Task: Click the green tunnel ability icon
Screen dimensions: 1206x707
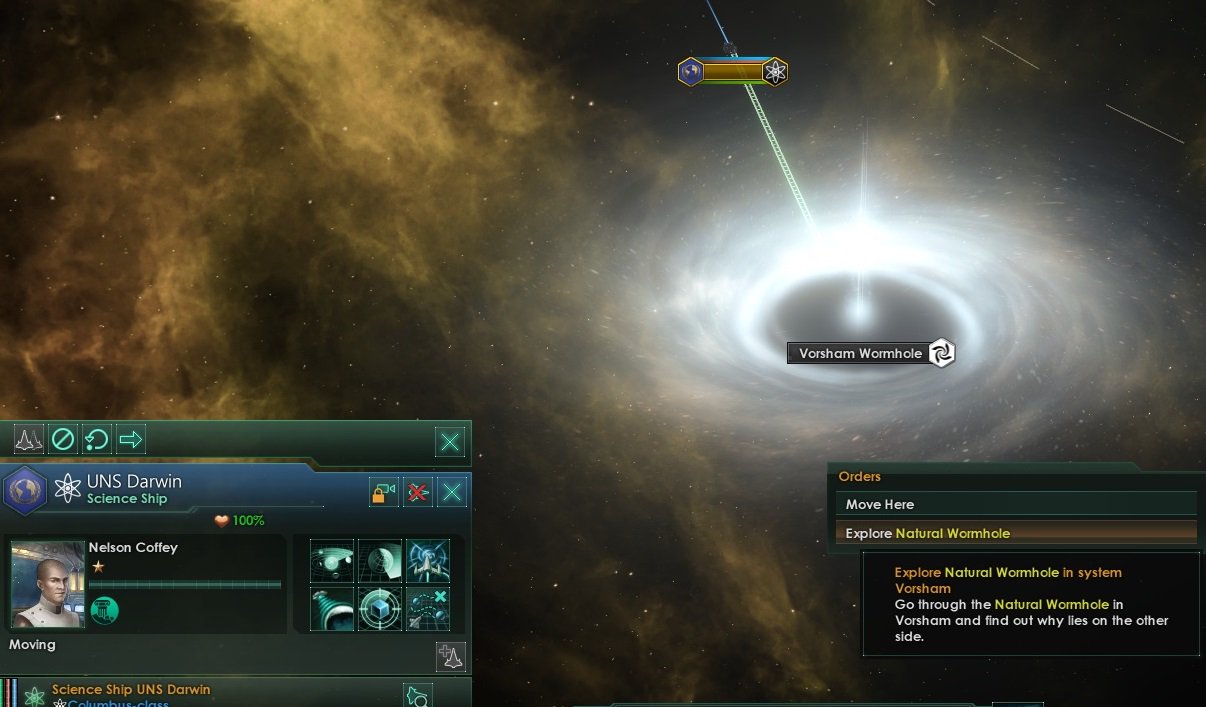Action: pyautogui.click(x=332, y=609)
